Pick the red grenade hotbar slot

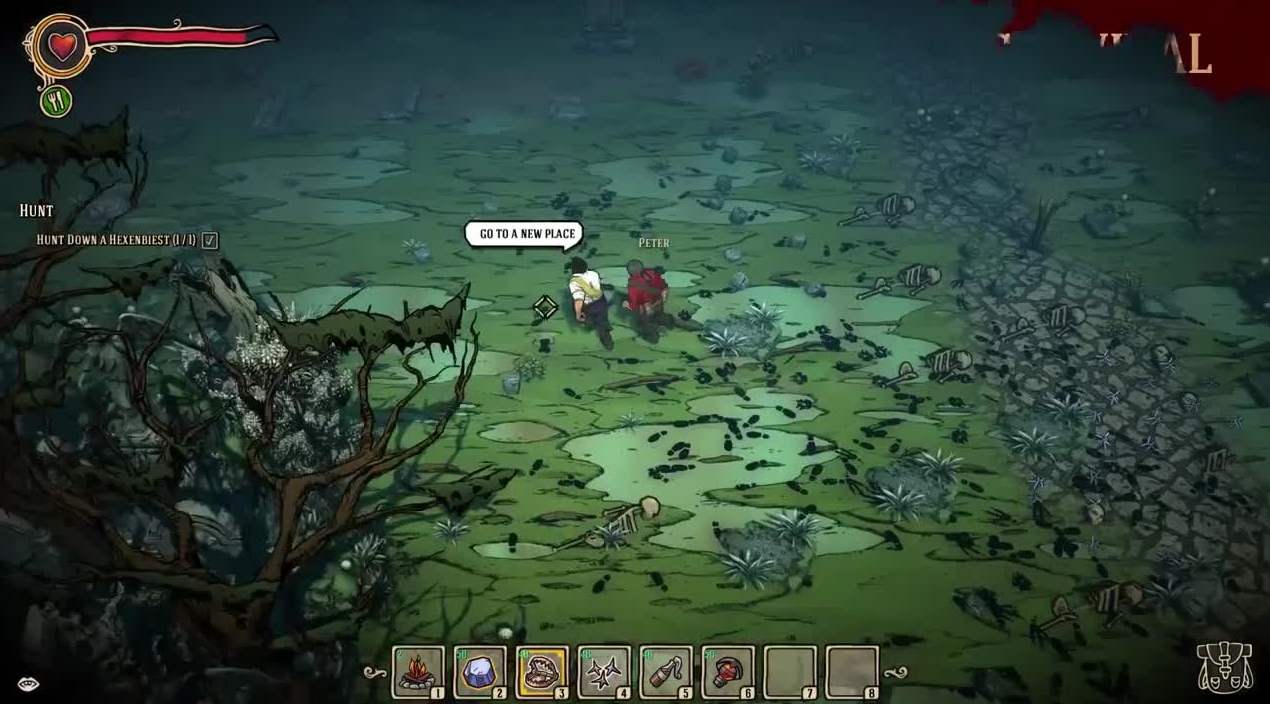tap(727, 671)
